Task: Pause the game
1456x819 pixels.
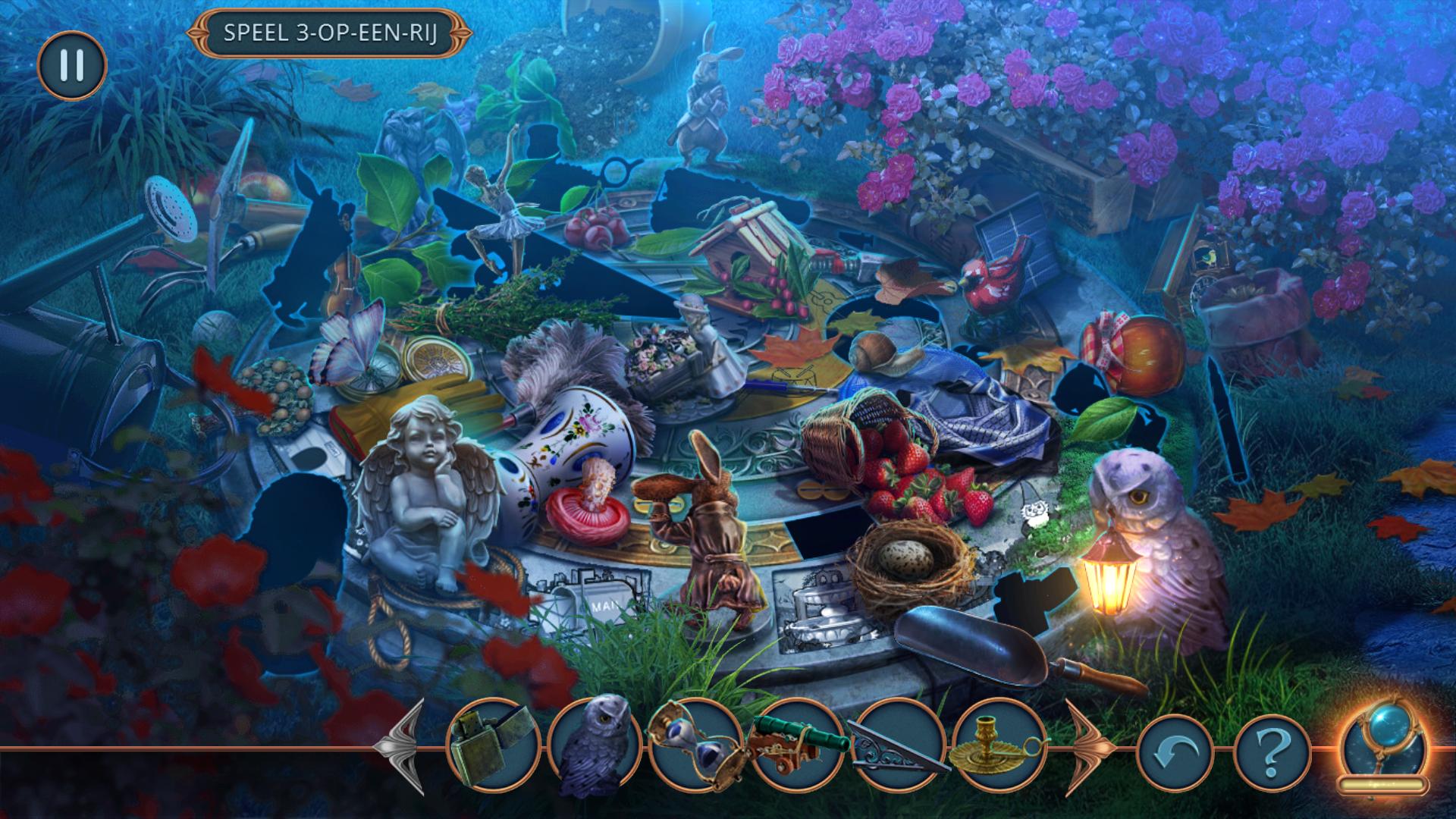Action: tap(72, 65)
